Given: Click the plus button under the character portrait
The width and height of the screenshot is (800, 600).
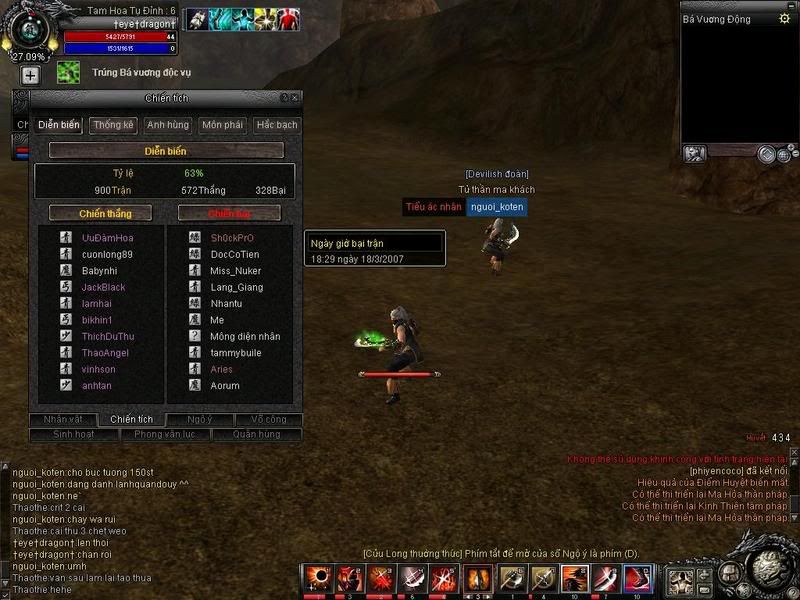Looking at the screenshot, I should (x=30, y=75).
